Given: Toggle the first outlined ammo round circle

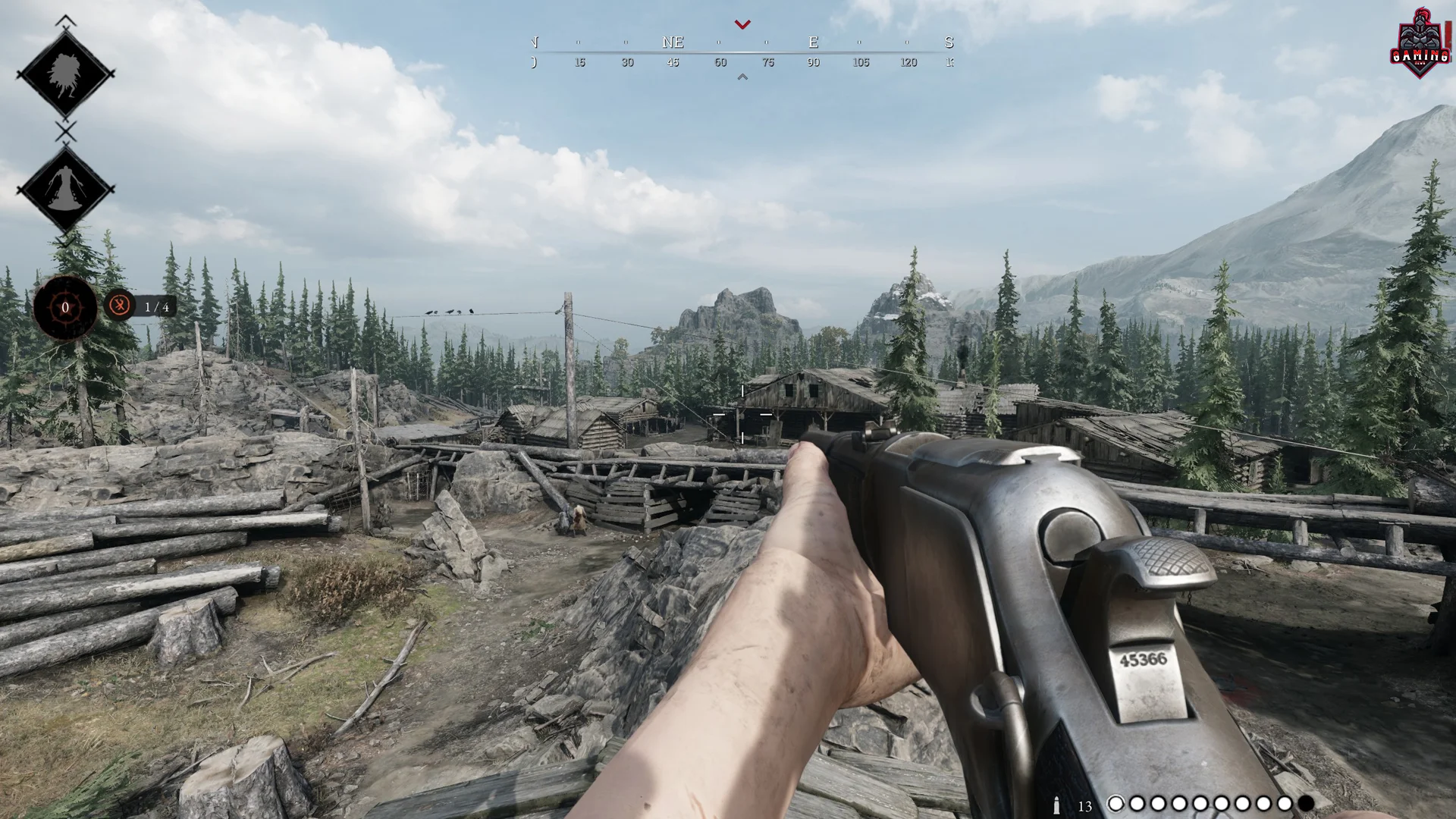Looking at the screenshot, I should coord(1115,804).
